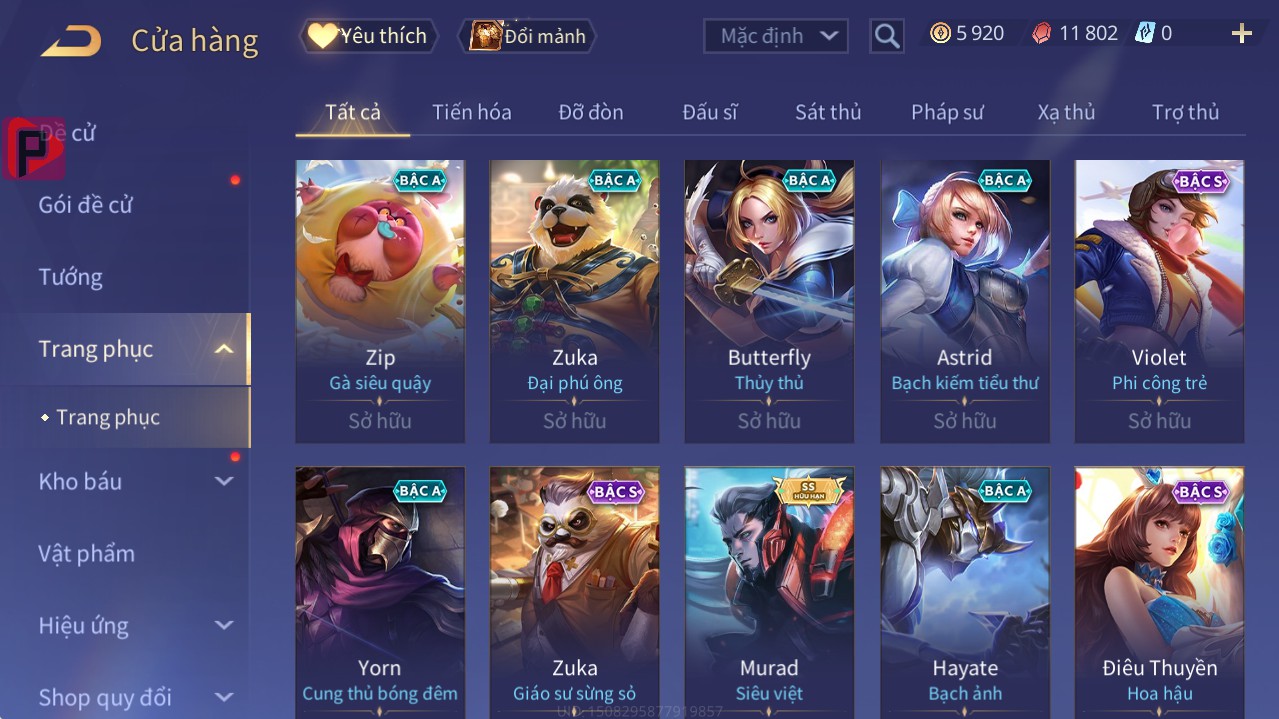Switch to the Đỡ đòn tab

coord(591,112)
